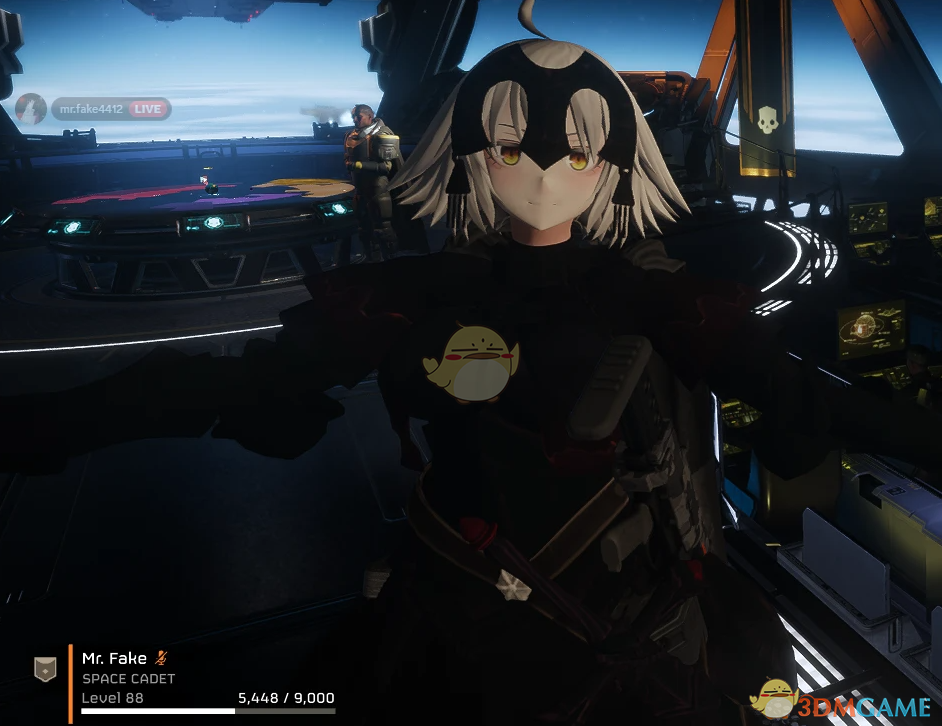Image resolution: width=942 pixels, height=726 pixels.
Task: Select the Space Cadet rank badge icon
Action: 45,669
